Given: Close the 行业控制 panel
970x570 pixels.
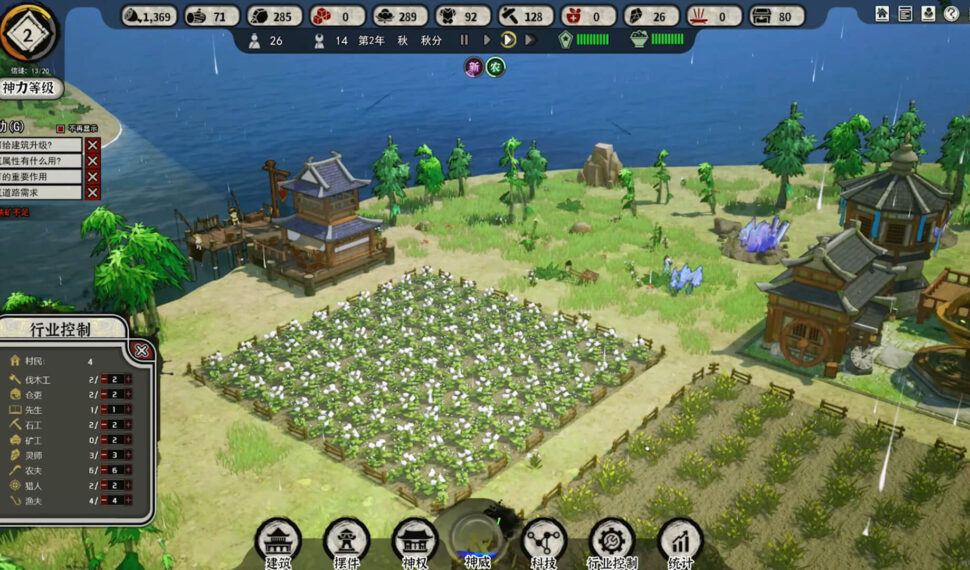Looking at the screenshot, I should pos(142,350).
